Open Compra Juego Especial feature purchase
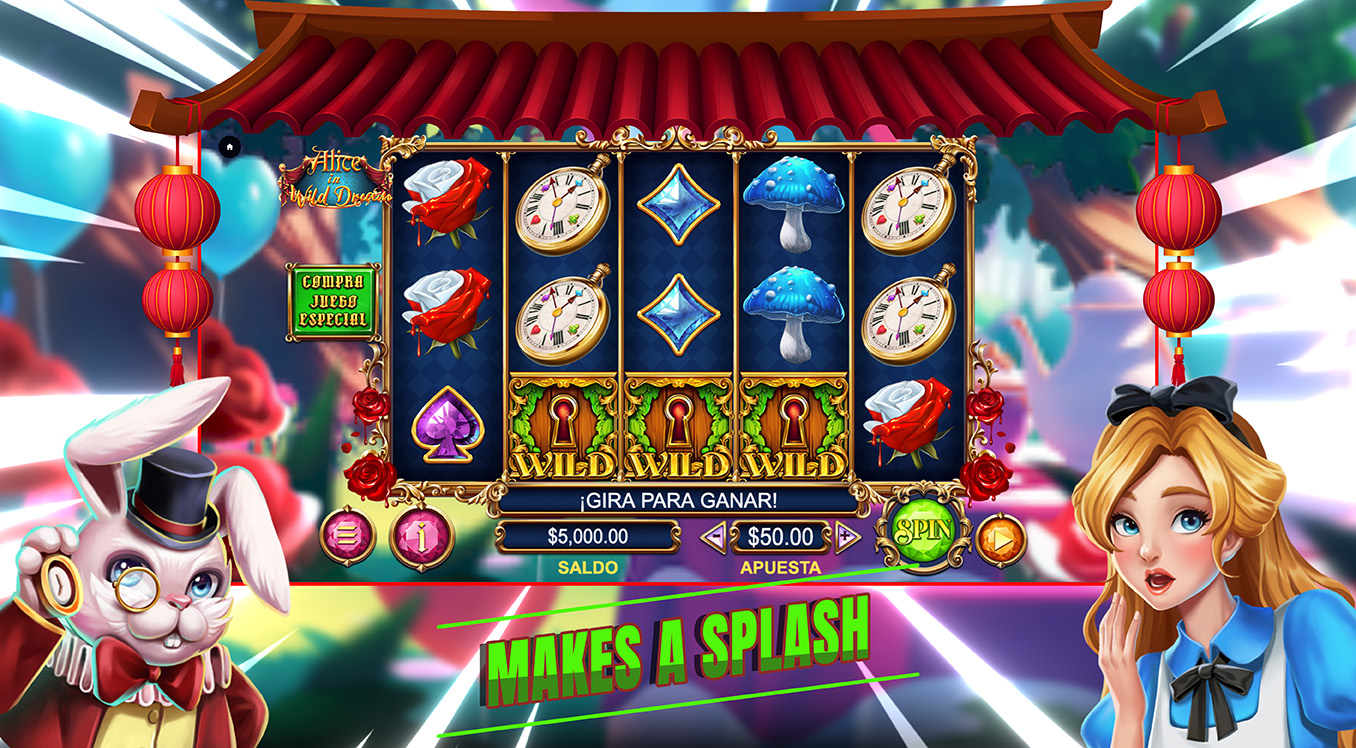This screenshot has width=1356, height=748. (333, 301)
